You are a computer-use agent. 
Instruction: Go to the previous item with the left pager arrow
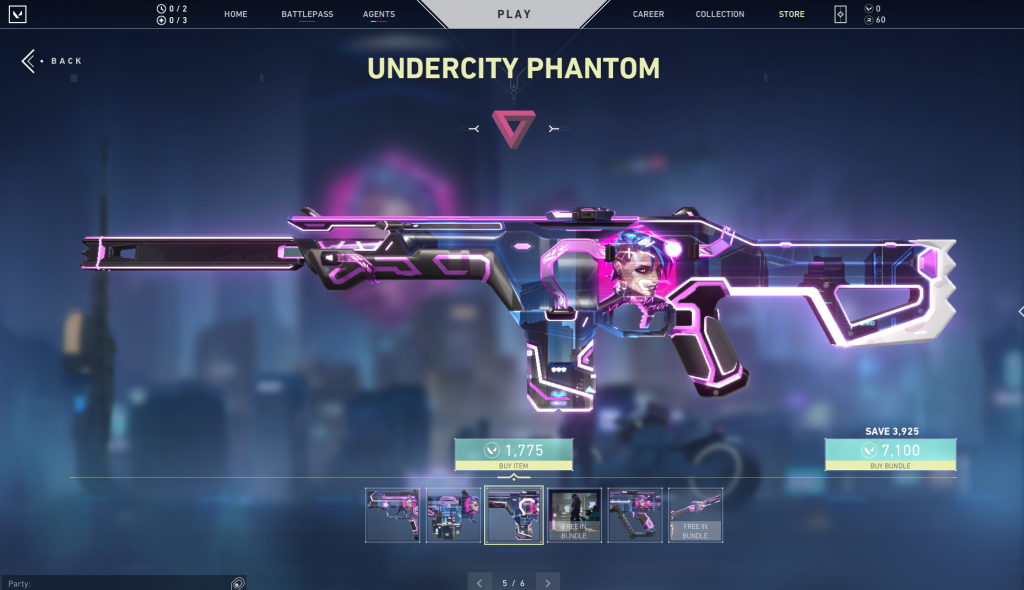(x=479, y=582)
